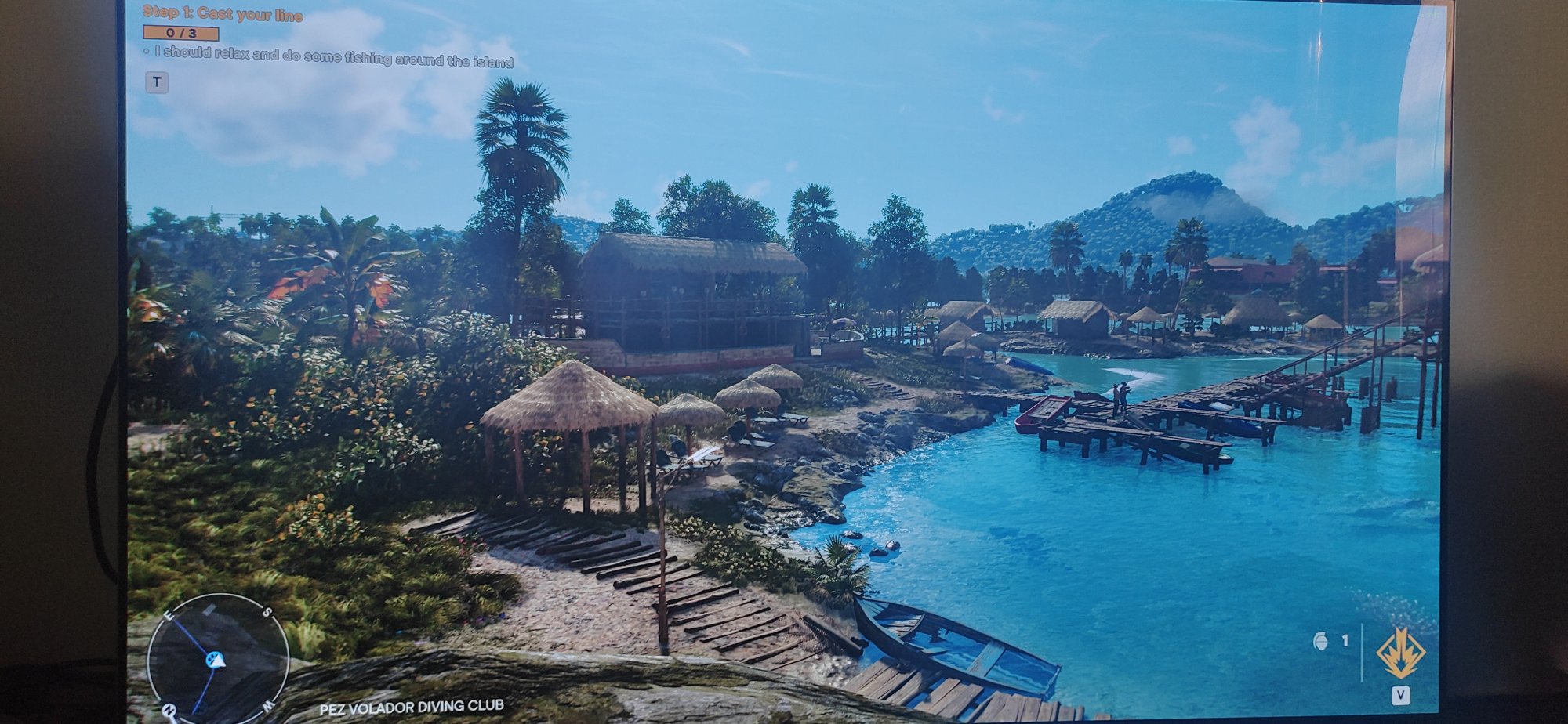Click the 'Cast your line' objective tracker
Screen dimensions: 1568x724
coord(223,14)
